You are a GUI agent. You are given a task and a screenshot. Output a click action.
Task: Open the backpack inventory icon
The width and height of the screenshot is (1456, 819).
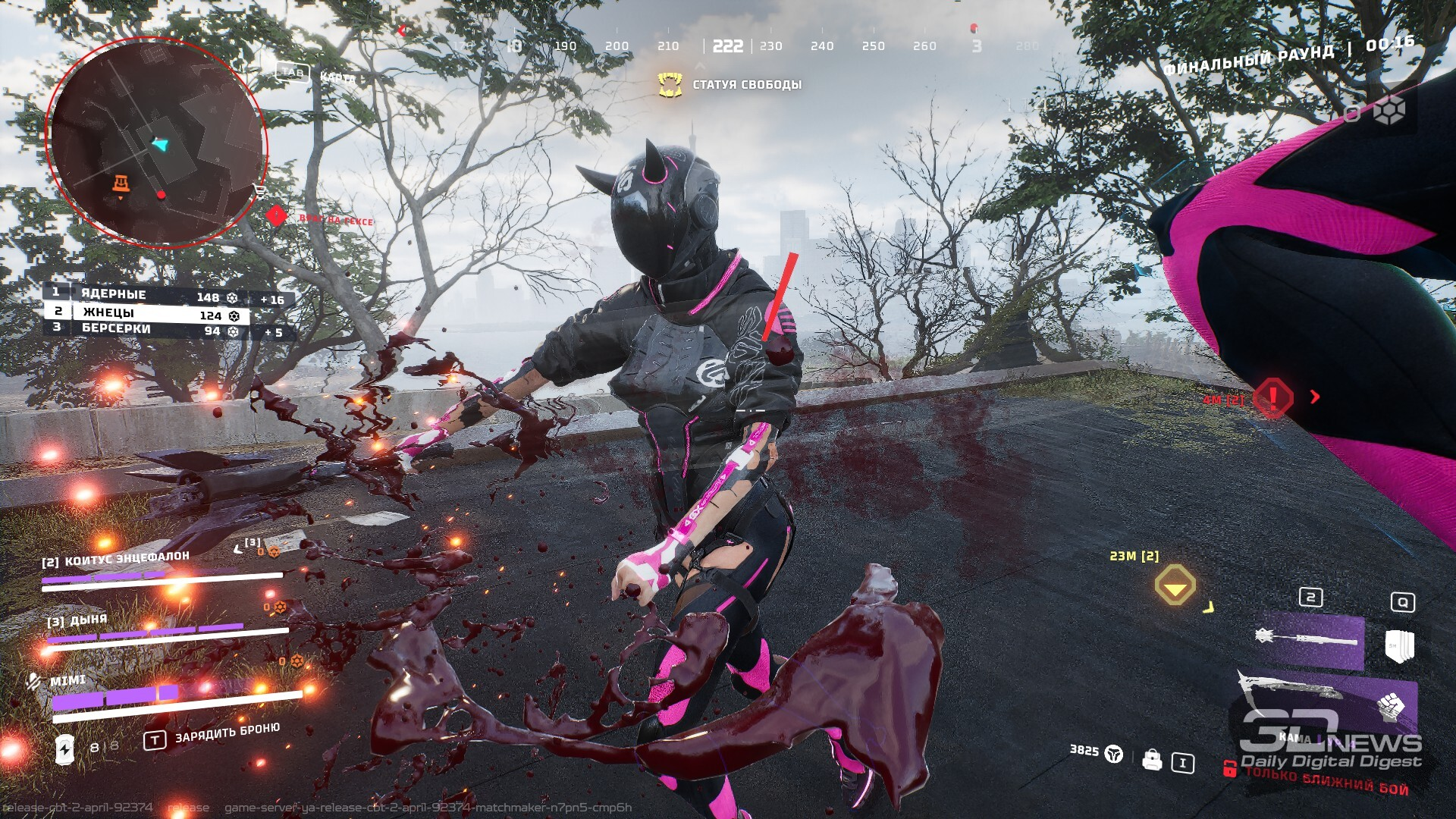point(1152,760)
